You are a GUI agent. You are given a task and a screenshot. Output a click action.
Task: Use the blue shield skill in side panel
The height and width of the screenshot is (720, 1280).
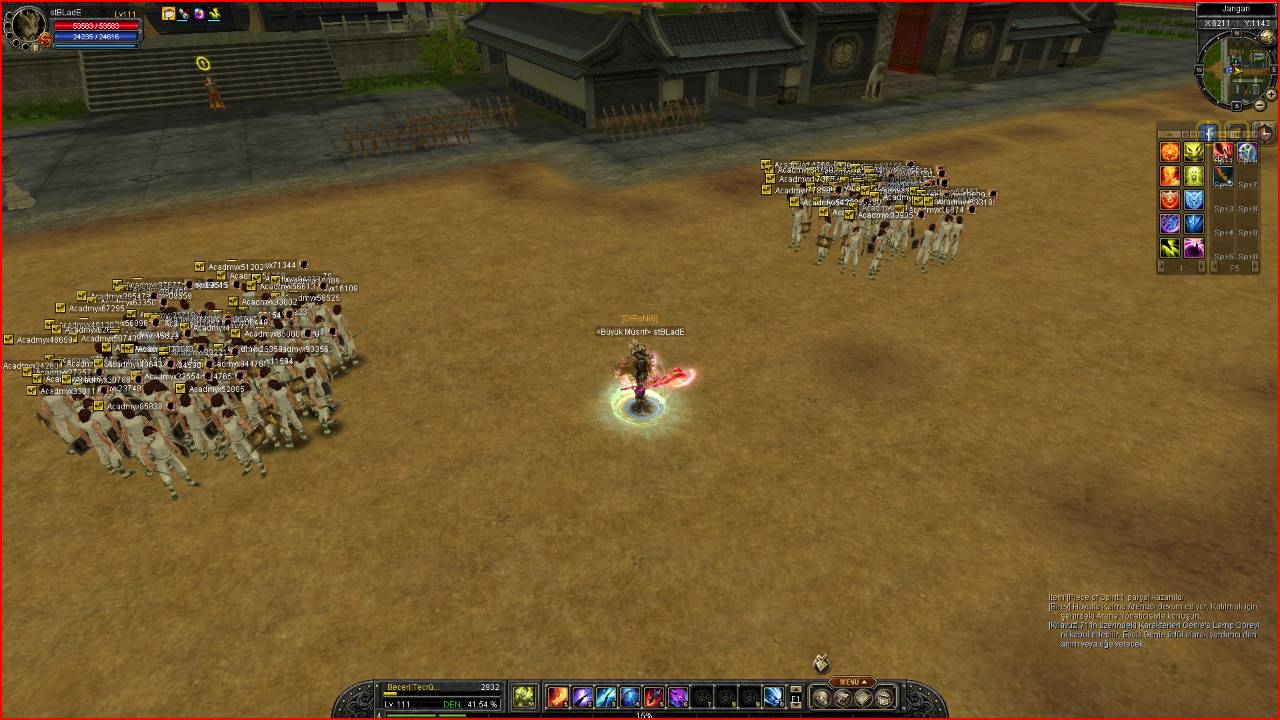1194,200
